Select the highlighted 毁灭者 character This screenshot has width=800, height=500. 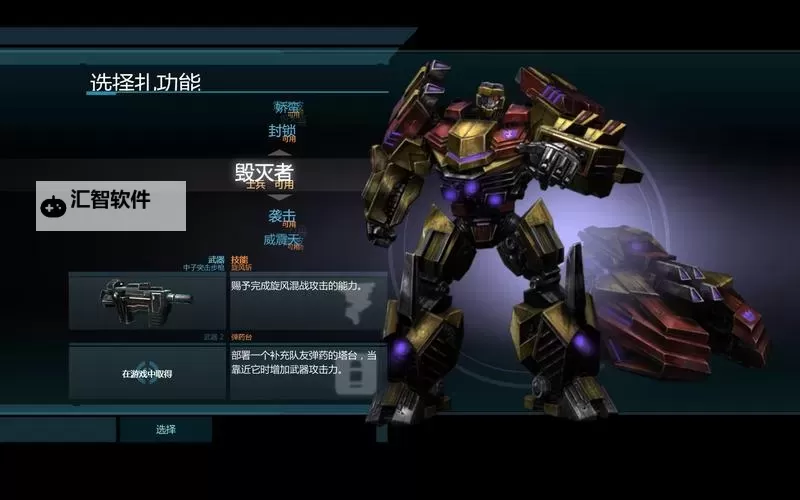coord(264,172)
